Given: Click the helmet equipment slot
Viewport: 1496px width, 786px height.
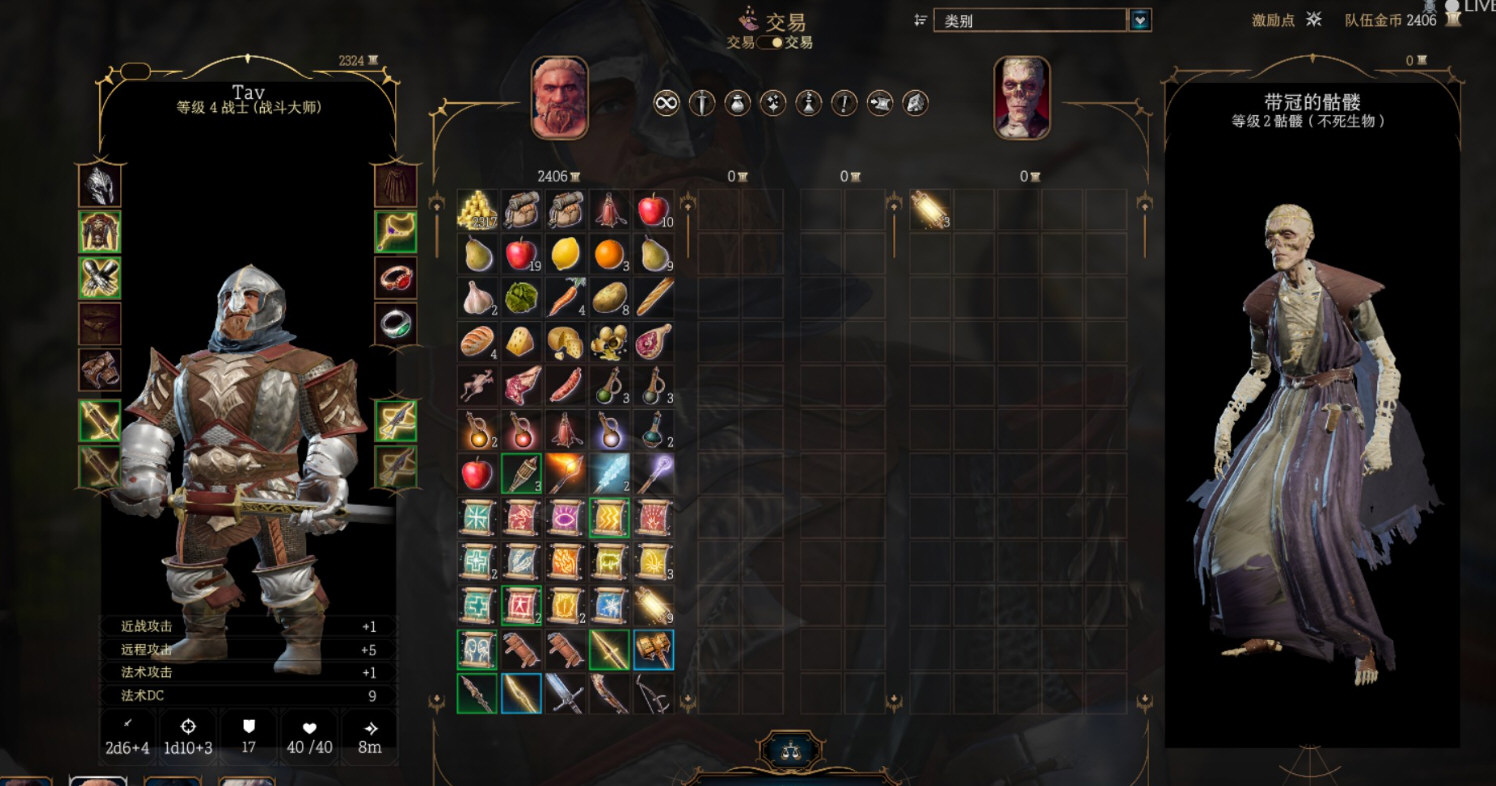Looking at the screenshot, I should click(100, 186).
